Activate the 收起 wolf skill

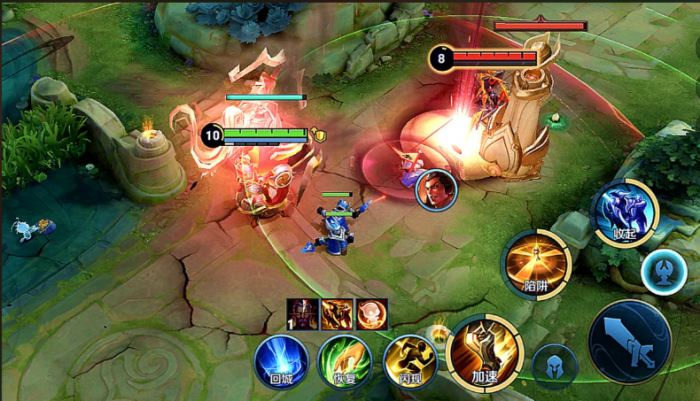(x=626, y=212)
